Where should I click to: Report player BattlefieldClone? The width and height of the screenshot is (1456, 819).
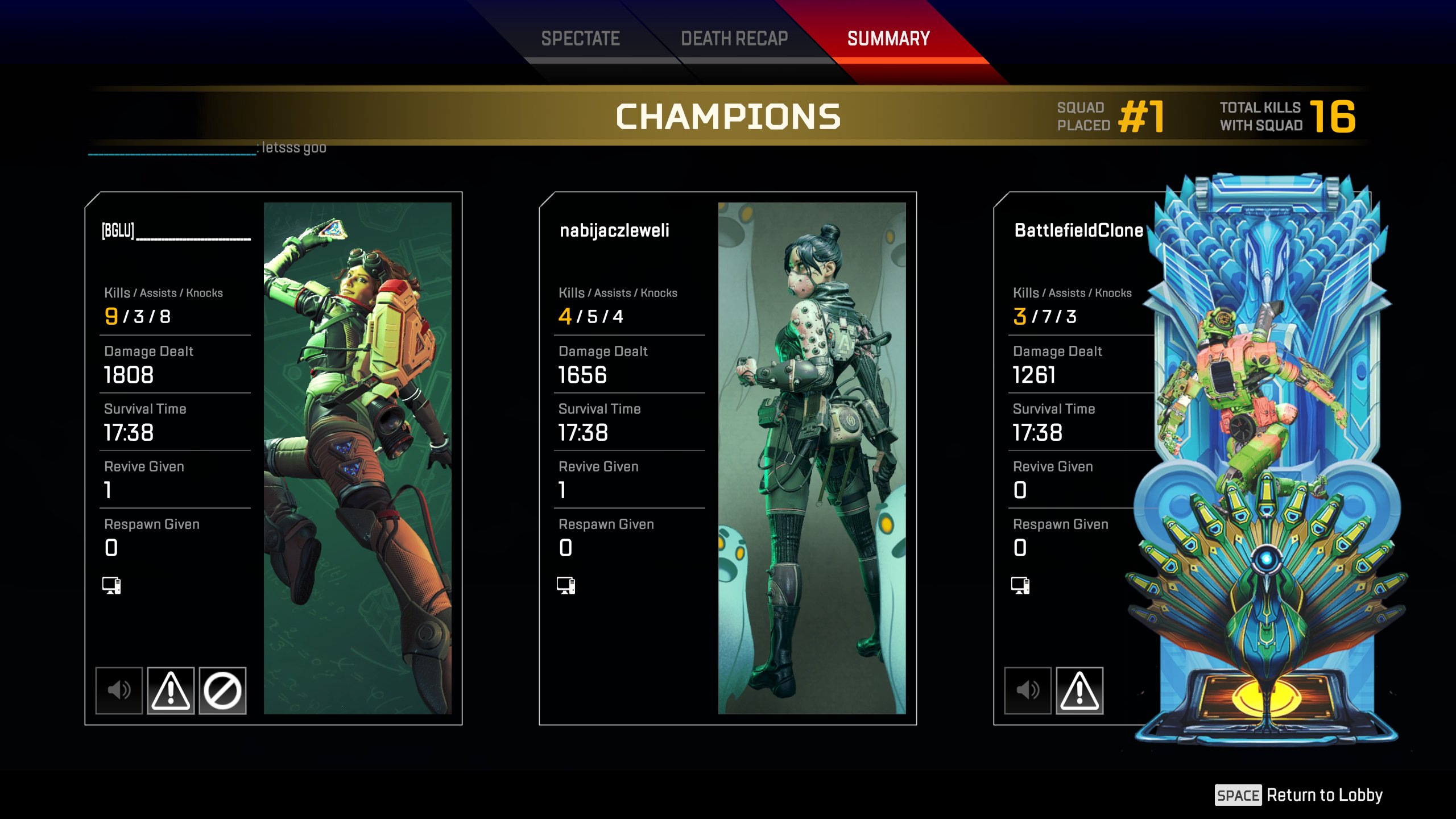(1079, 690)
